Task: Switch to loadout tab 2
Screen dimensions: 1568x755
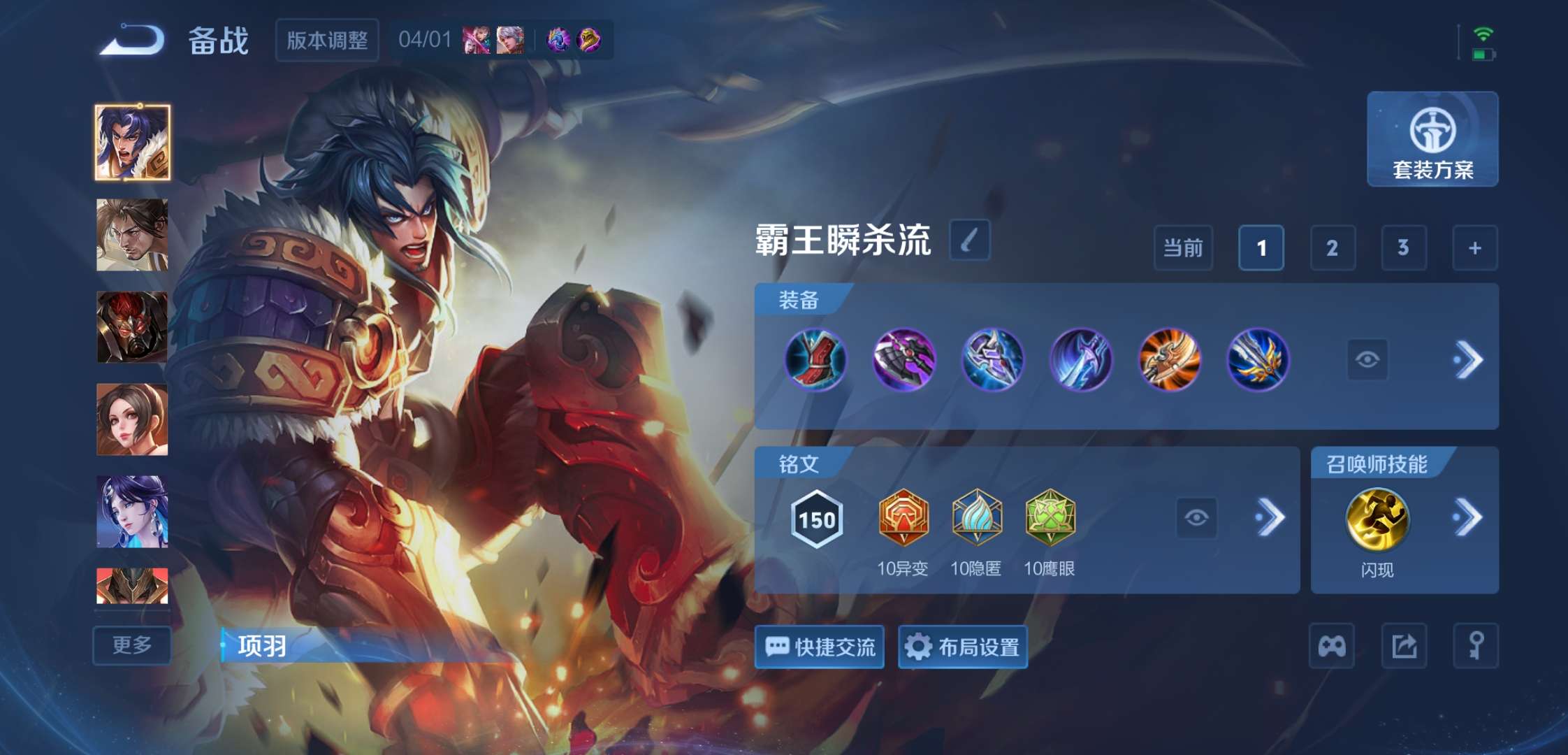Action: point(1332,248)
